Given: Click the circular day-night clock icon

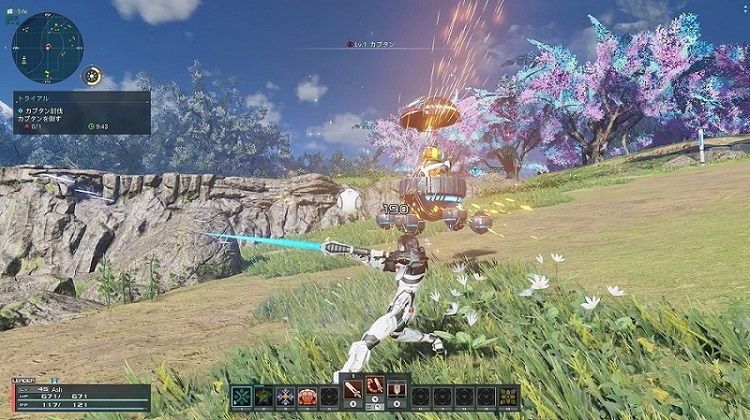Looking at the screenshot, I should click(93, 75).
